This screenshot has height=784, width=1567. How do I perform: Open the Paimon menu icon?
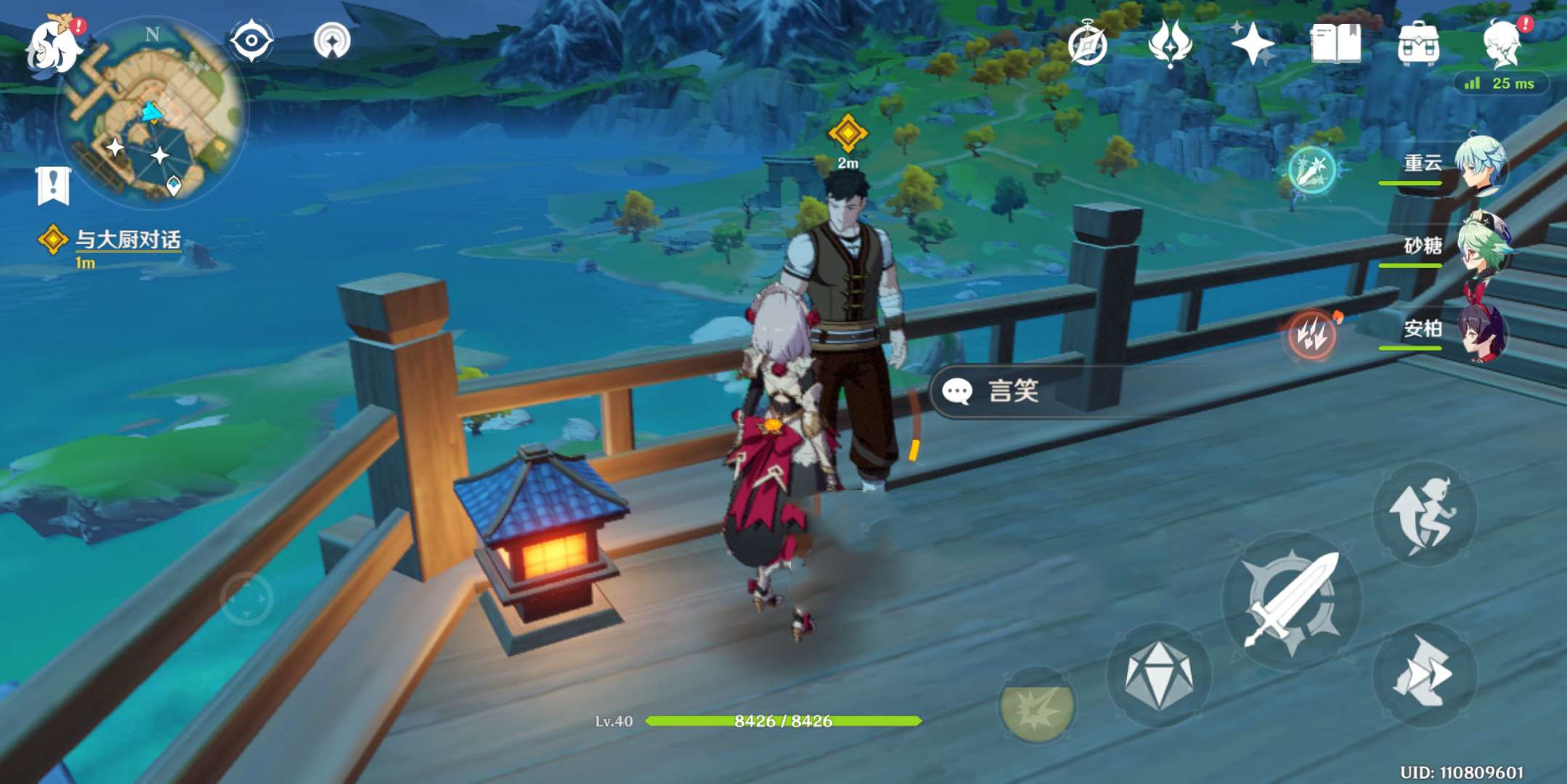(x=53, y=46)
